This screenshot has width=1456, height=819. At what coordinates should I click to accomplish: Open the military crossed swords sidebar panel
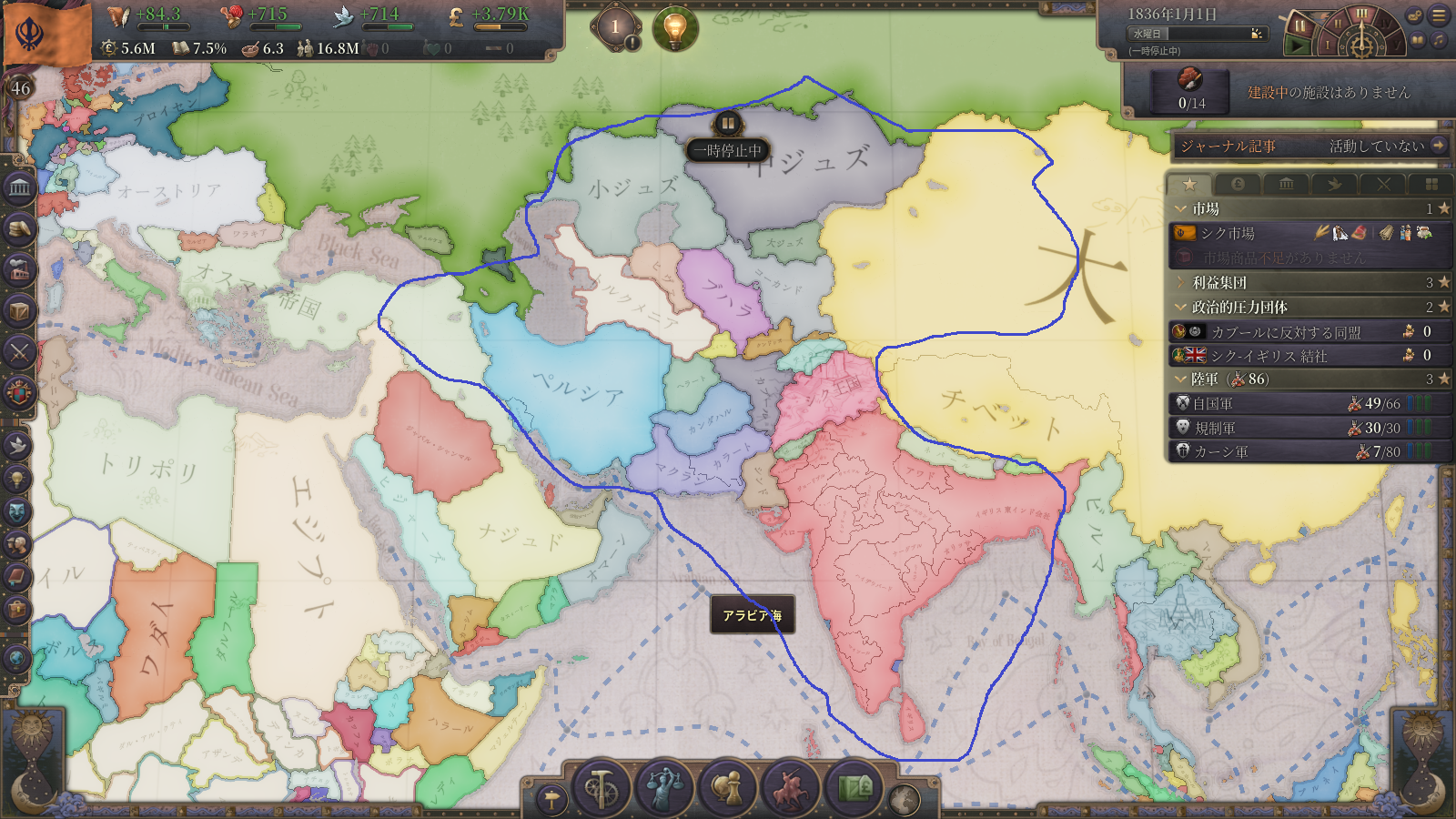point(19,352)
